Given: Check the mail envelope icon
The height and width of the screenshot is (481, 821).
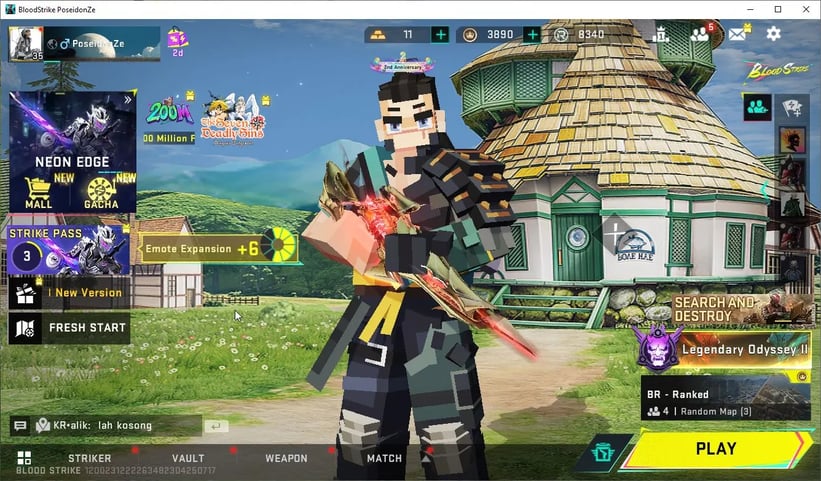Looking at the screenshot, I should [737, 34].
